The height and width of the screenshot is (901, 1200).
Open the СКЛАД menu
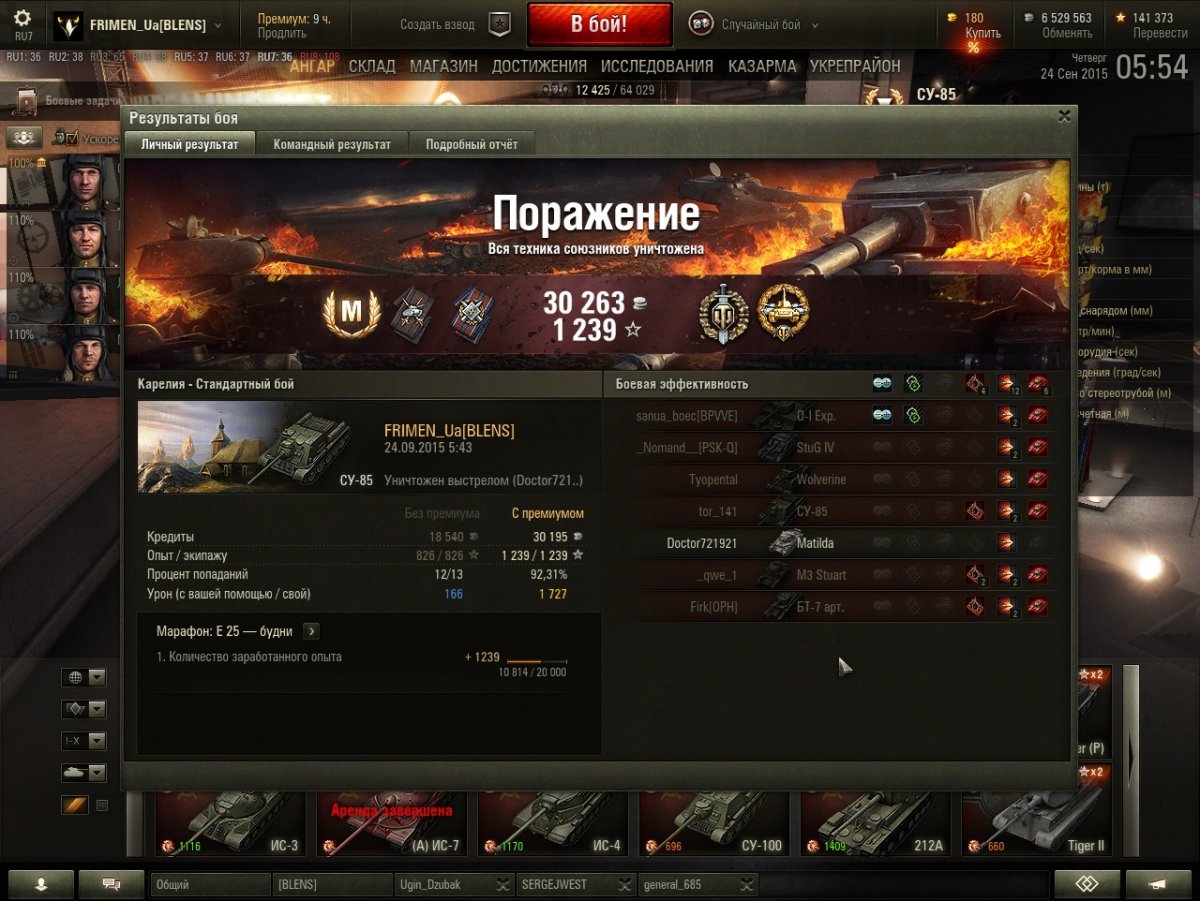373,66
